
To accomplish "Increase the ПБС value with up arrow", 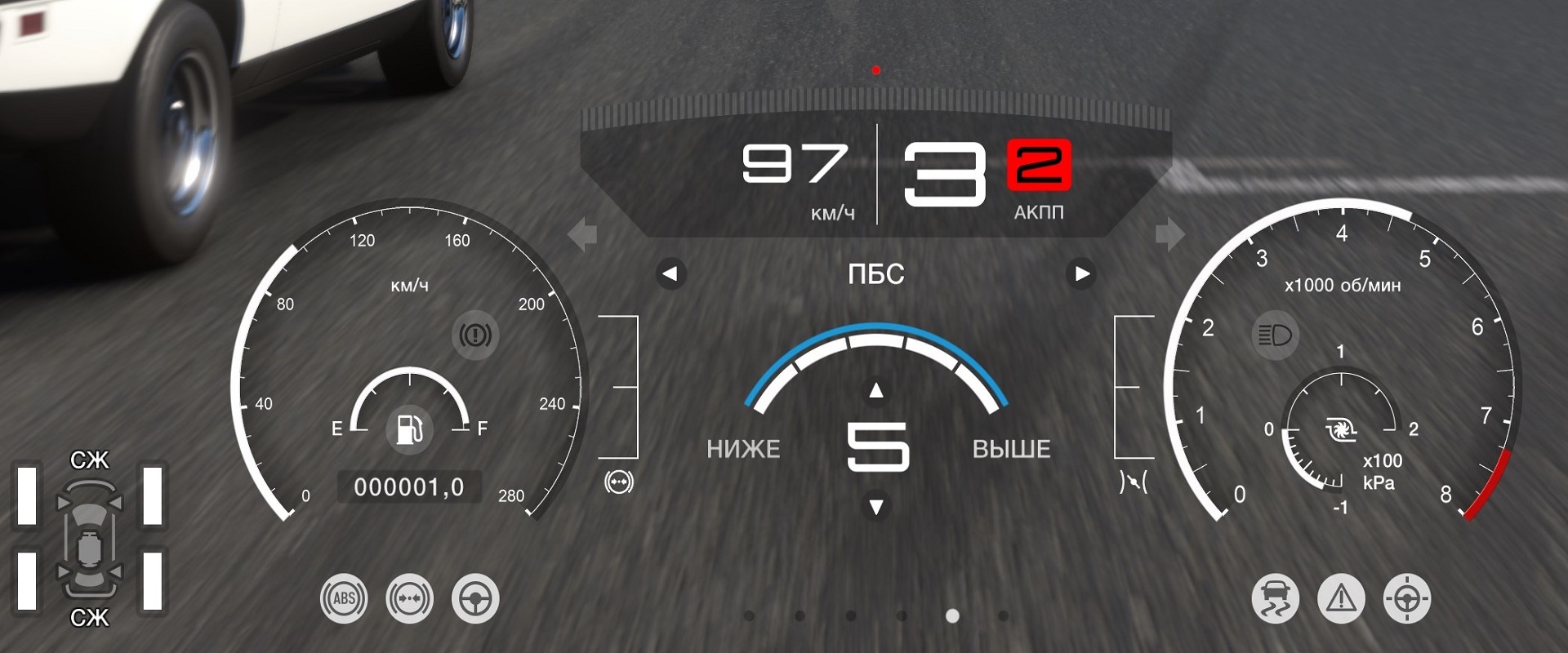I will (876, 391).
